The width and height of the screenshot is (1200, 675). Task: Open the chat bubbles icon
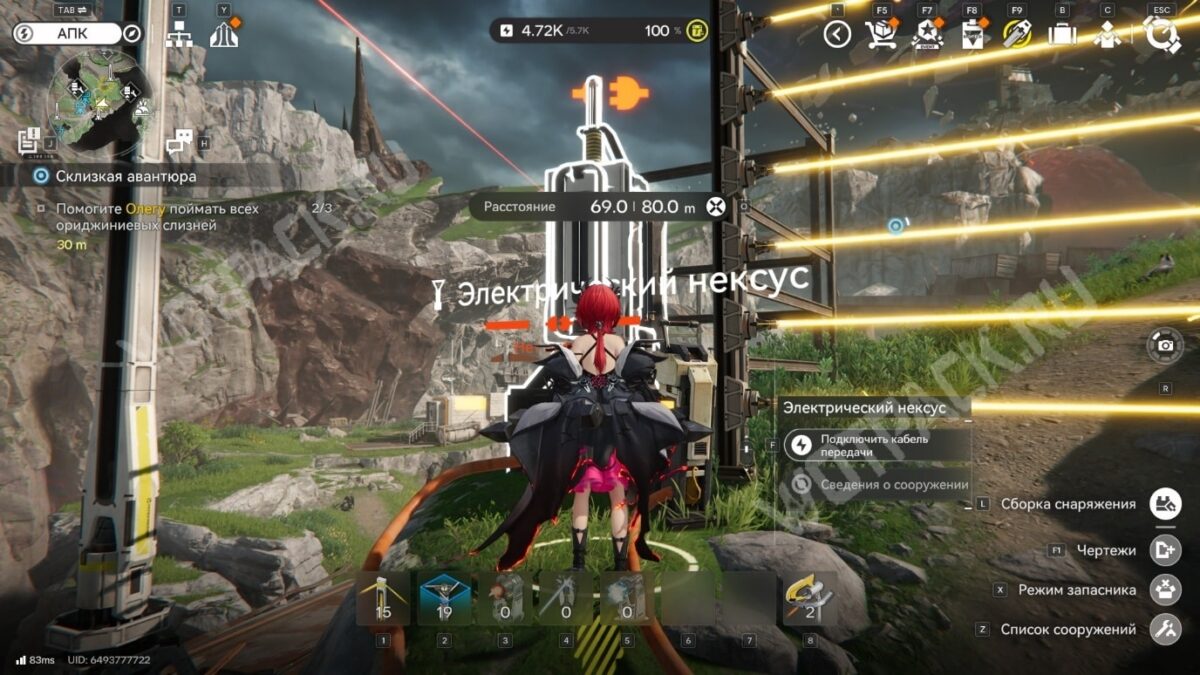(x=179, y=142)
